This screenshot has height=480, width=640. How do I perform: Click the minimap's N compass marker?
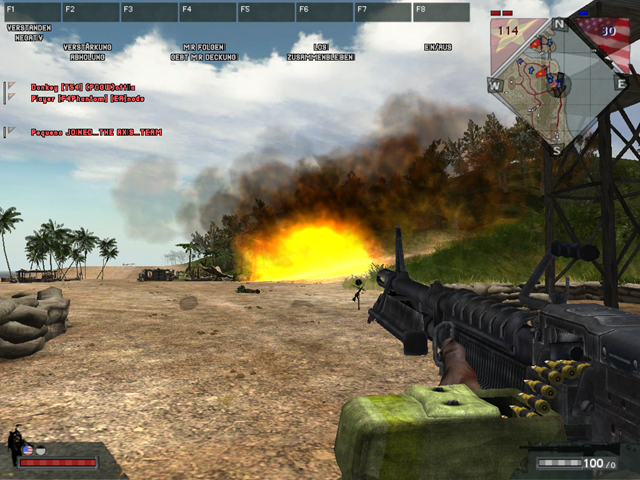pos(558,24)
